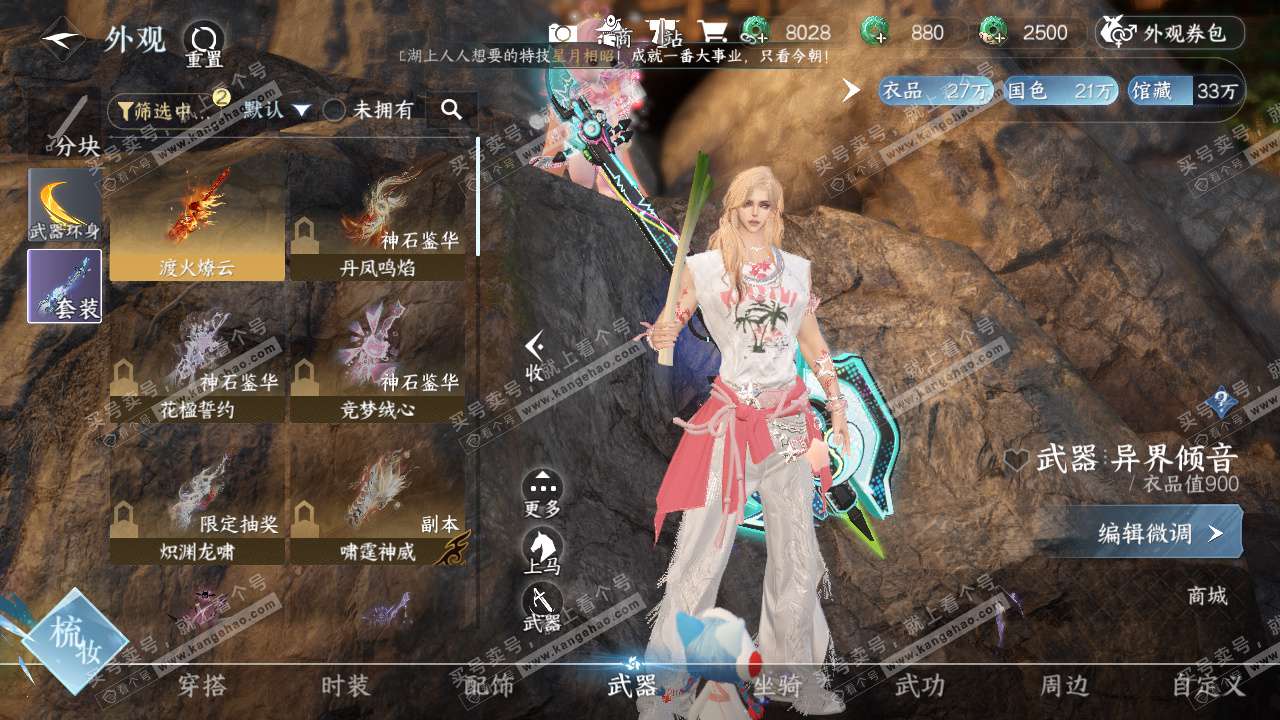Select the 武器环身 category
The height and width of the screenshot is (720, 1280).
click(65, 205)
